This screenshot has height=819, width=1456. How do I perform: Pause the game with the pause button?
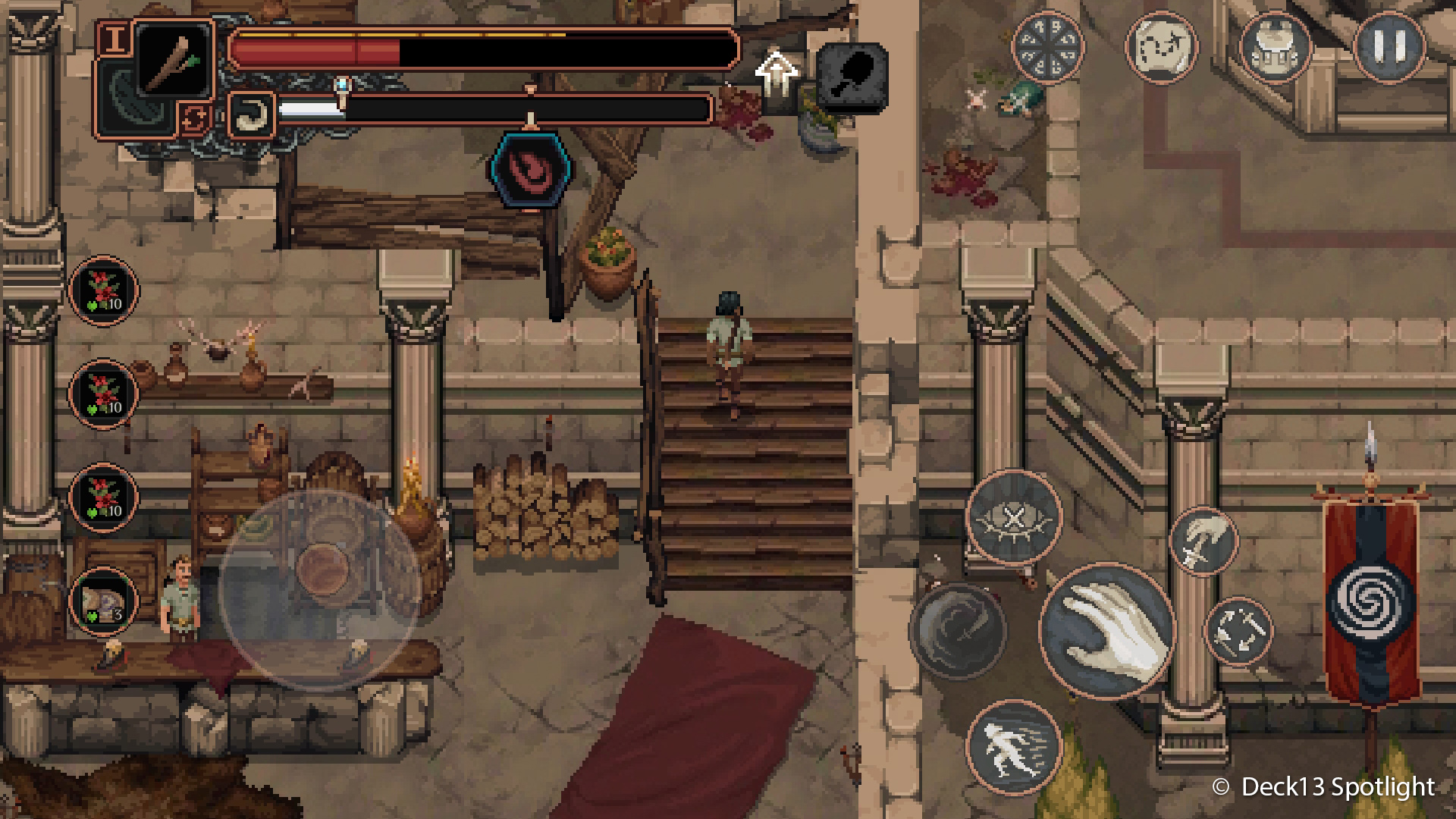1389,45
